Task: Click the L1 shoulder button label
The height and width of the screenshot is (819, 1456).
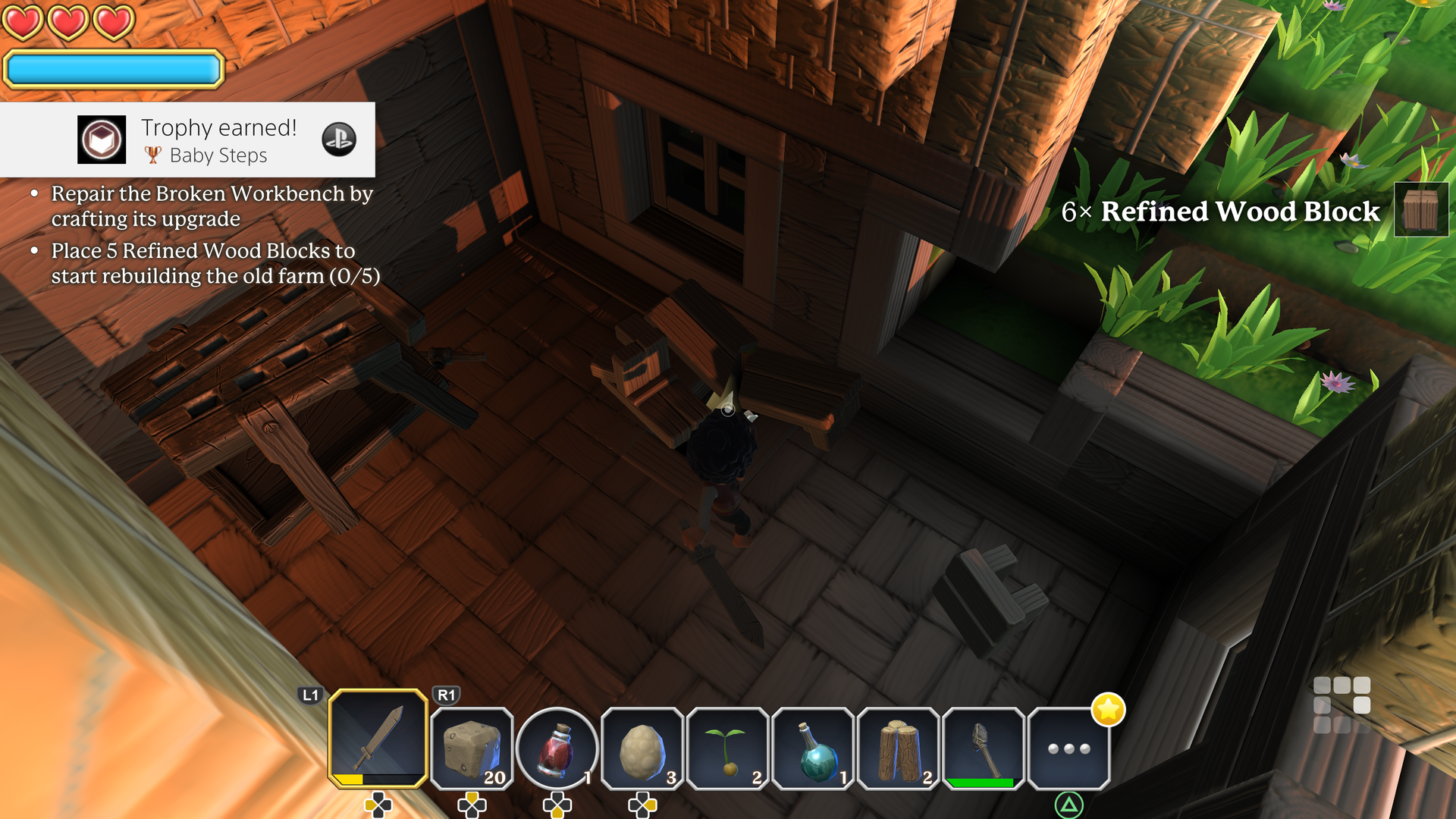Action: point(310,694)
